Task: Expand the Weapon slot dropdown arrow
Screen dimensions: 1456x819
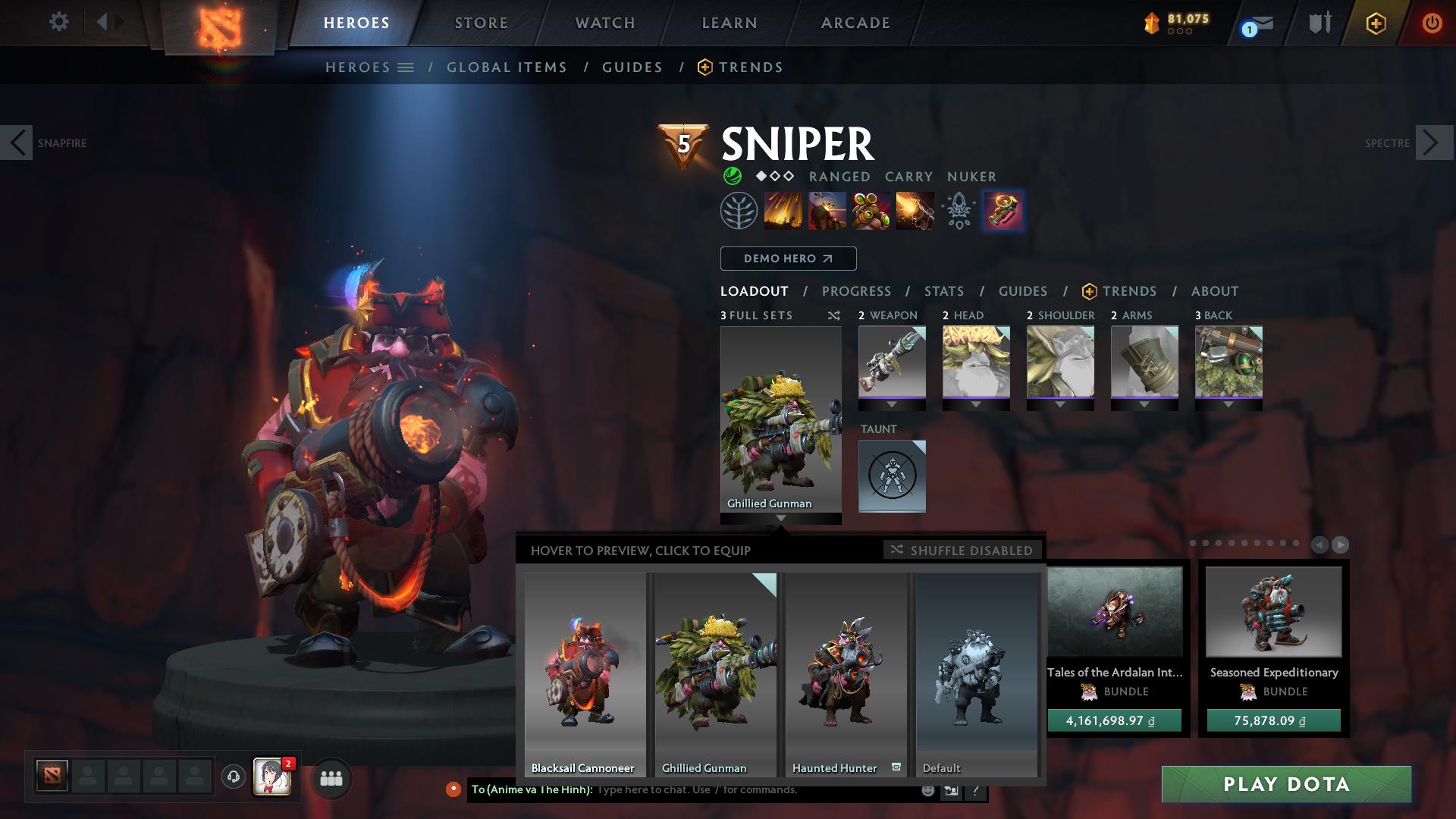Action: point(891,404)
